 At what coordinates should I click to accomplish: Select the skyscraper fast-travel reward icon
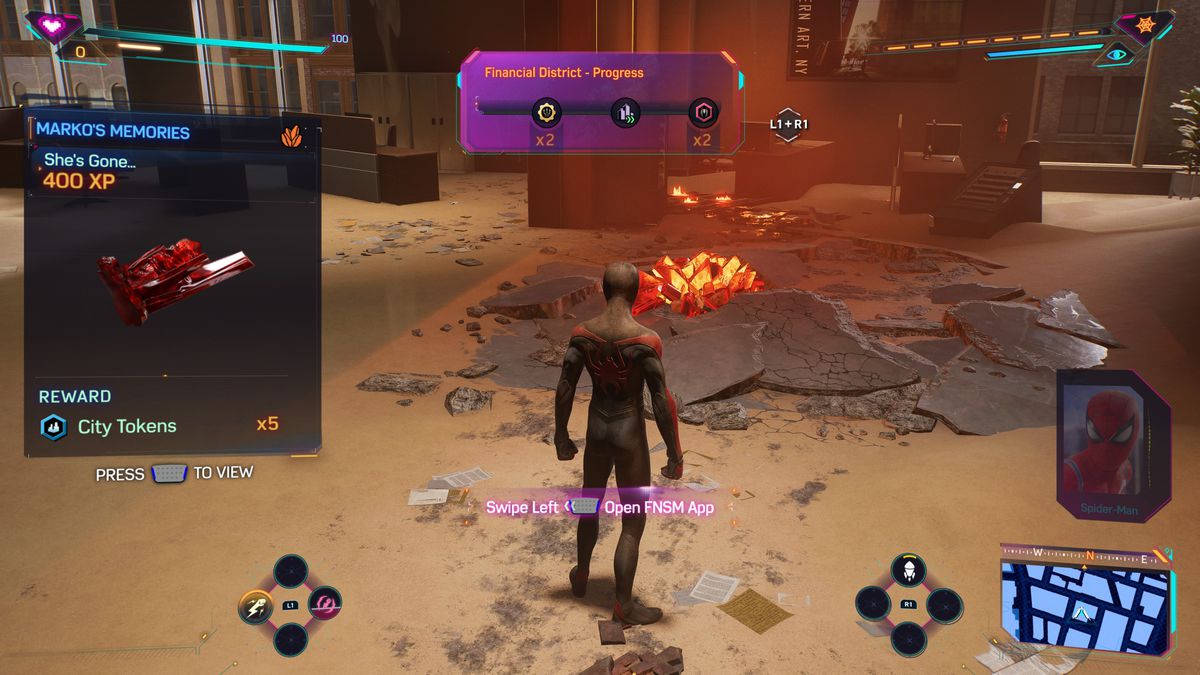tap(625, 113)
